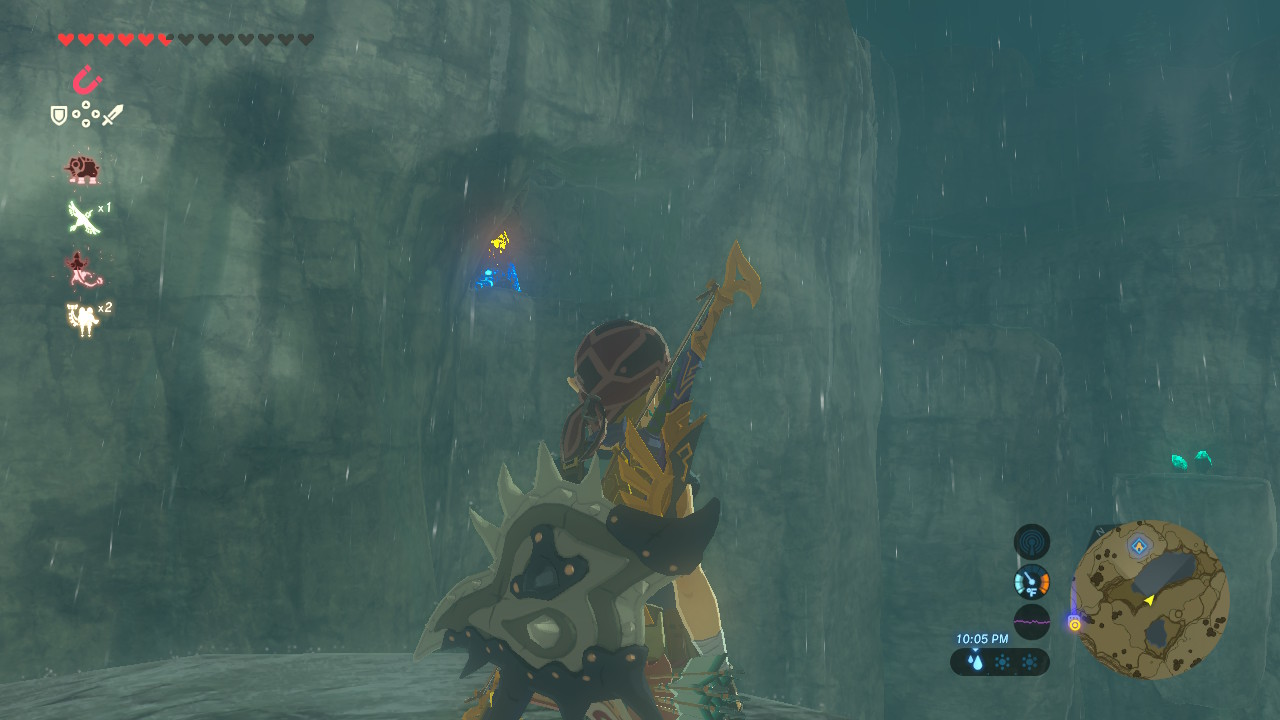This screenshot has width=1280, height=720.
Task: Click the N compass marker on the minimap
Action: [x=1101, y=530]
